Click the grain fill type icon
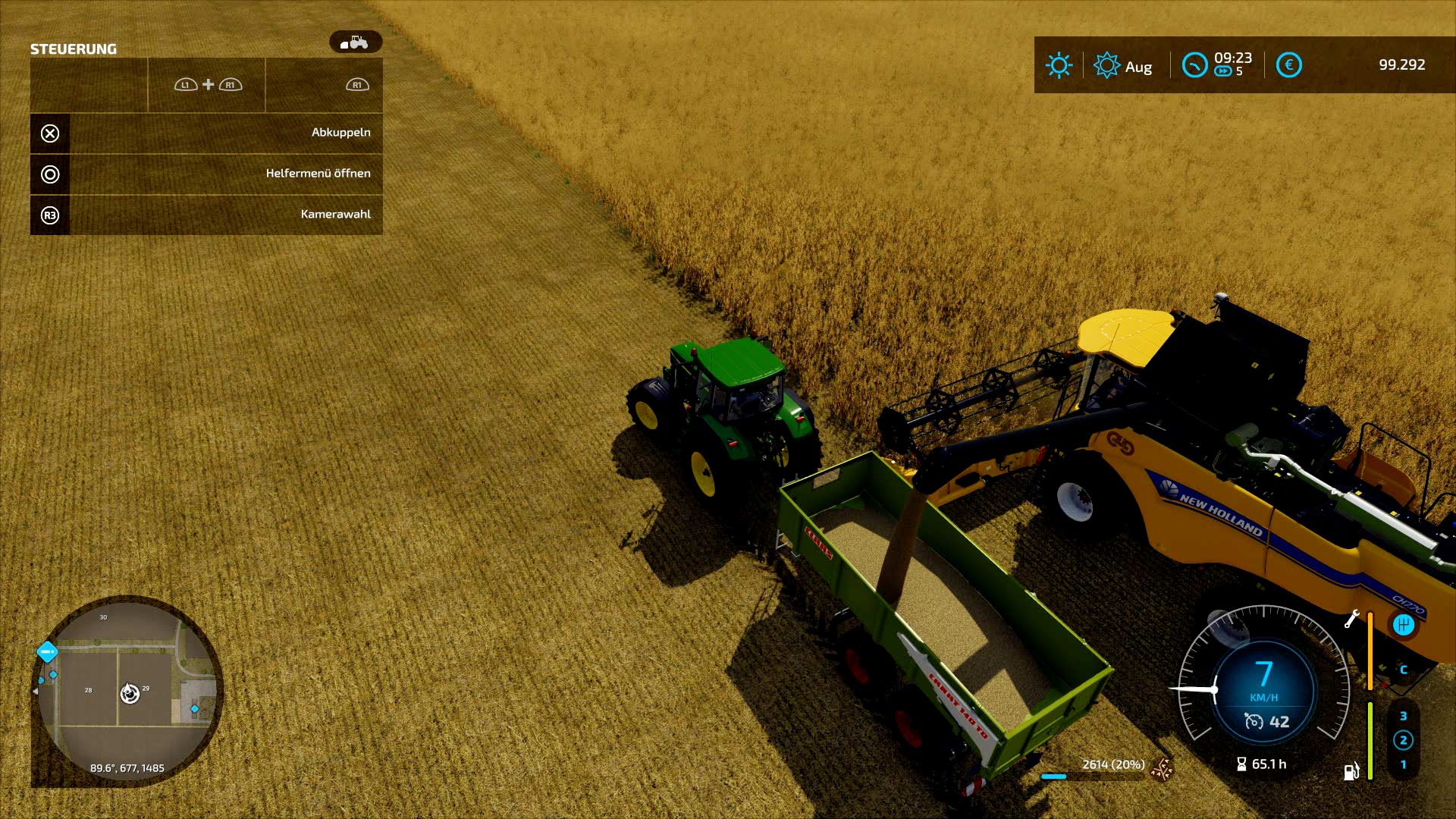1456x819 pixels. pyautogui.click(x=1161, y=769)
